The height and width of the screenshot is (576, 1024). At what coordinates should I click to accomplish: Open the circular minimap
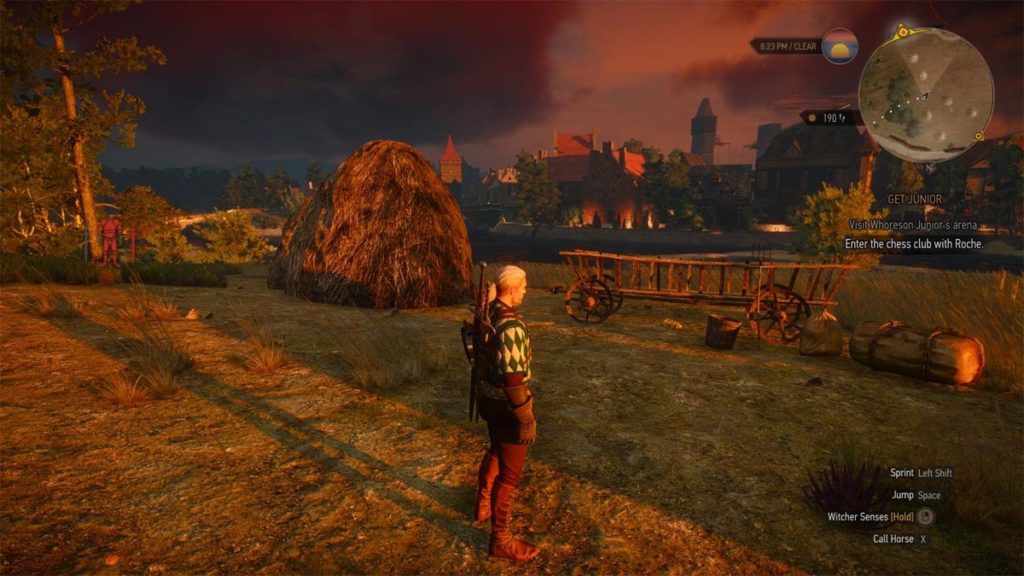925,94
